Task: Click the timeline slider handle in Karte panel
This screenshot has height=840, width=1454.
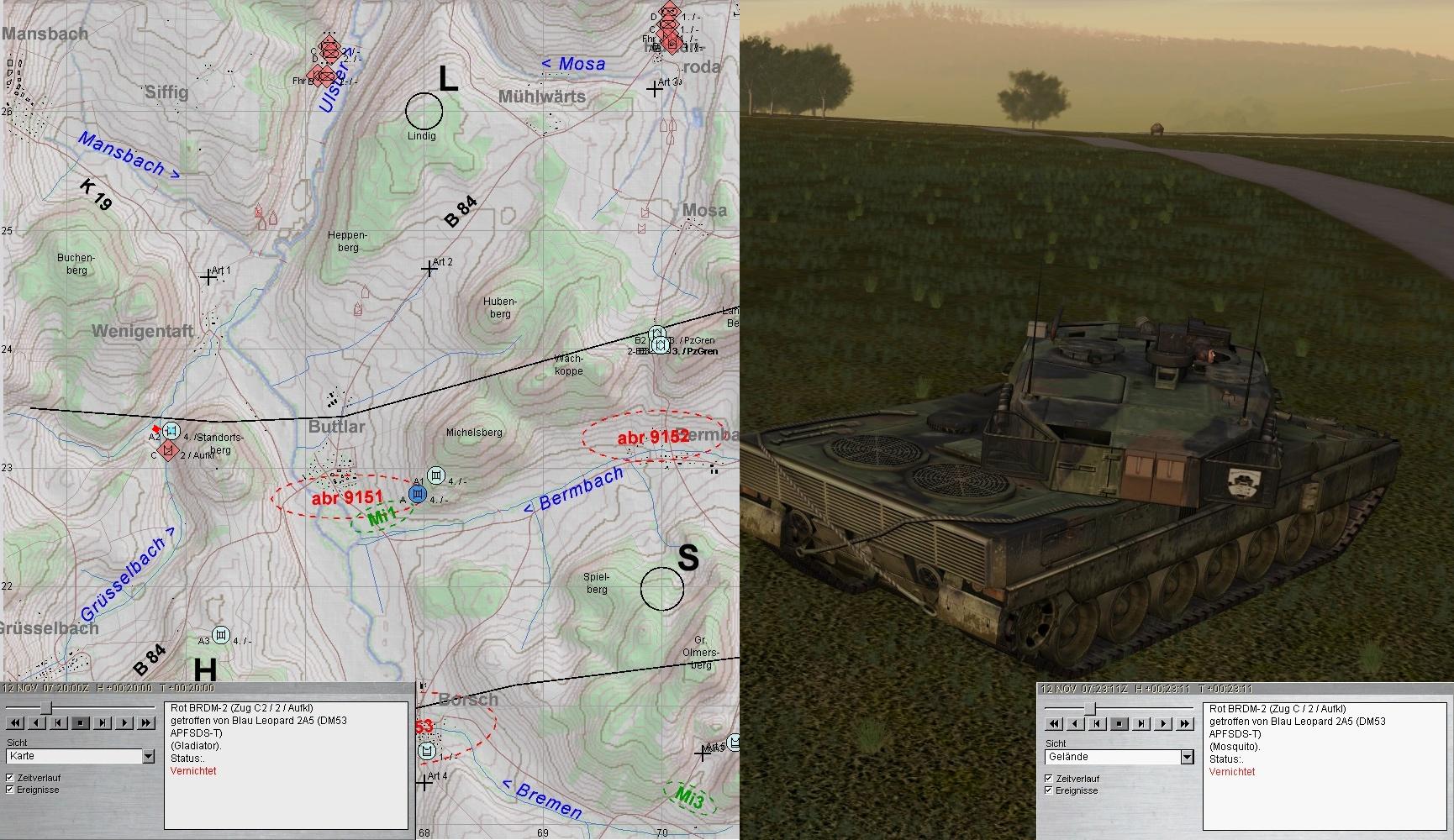Action: point(47,707)
